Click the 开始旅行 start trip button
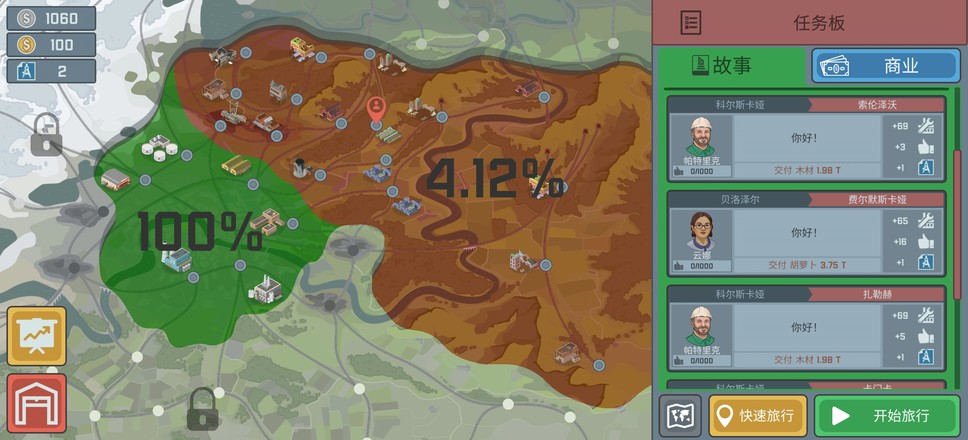The width and height of the screenshot is (968, 440). [887, 416]
